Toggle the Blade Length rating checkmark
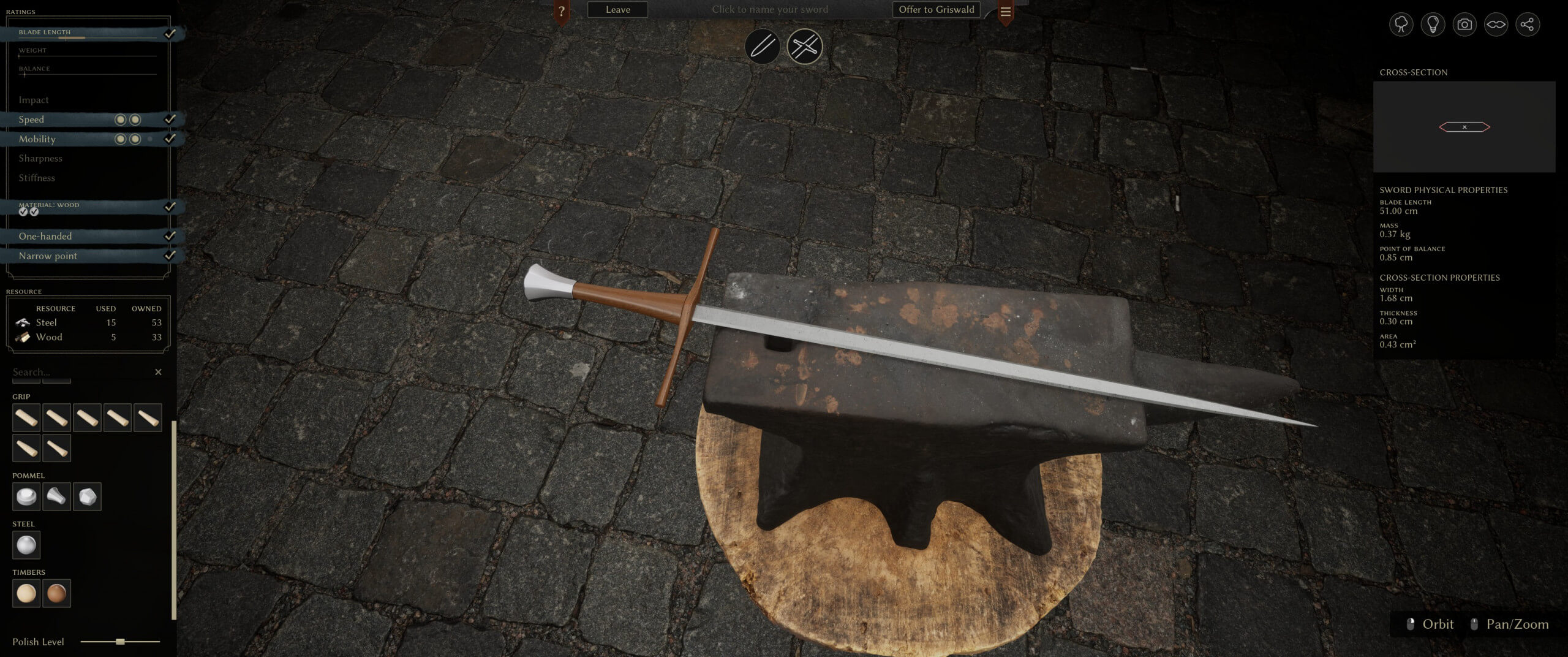Viewport: 1568px width, 657px height. tap(171, 34)
